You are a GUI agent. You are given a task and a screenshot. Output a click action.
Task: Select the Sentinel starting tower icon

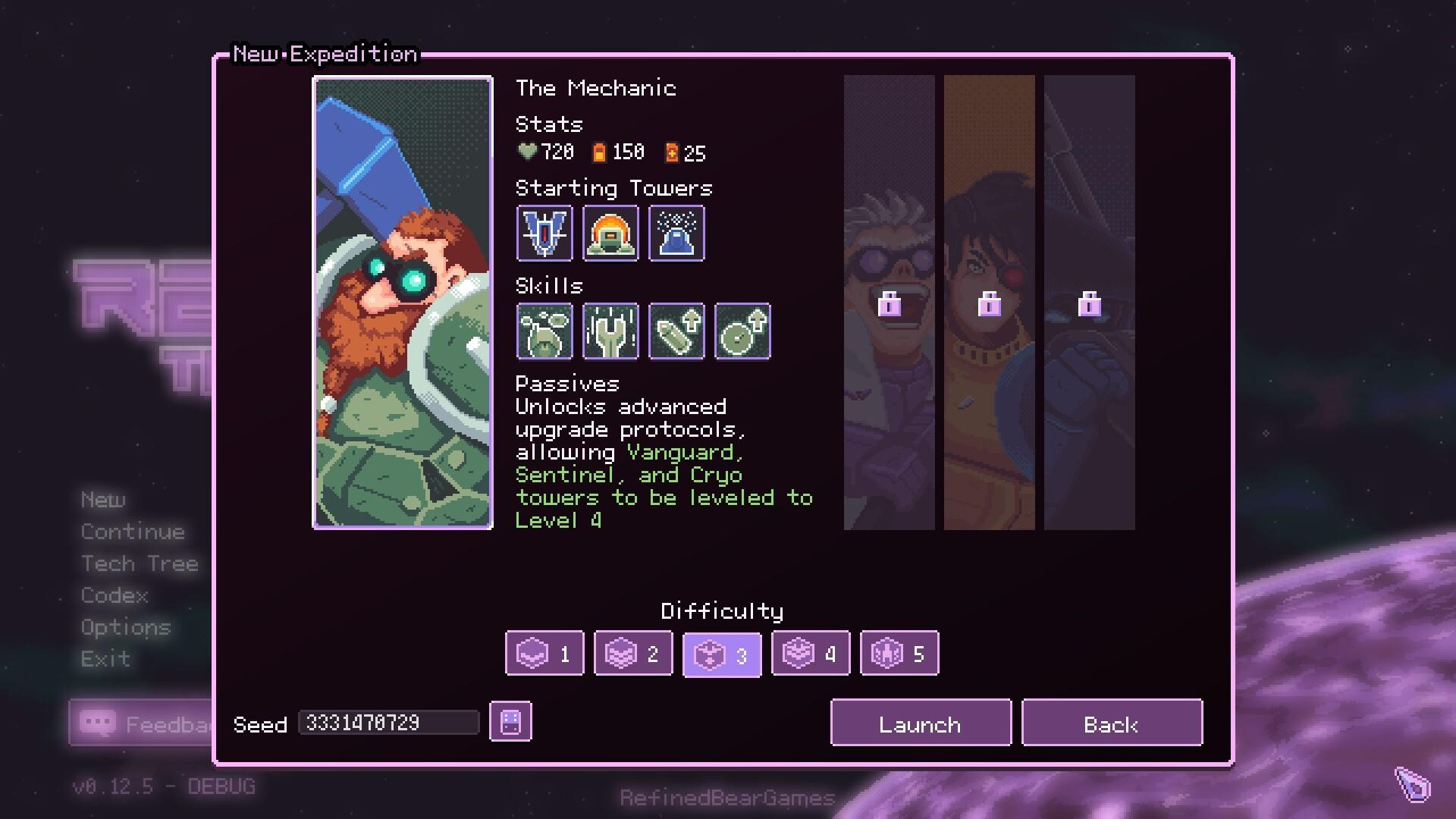610,234
